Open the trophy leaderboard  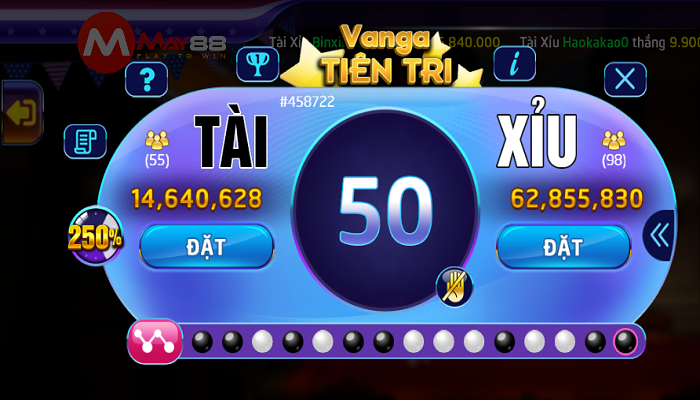click(257, 63)
